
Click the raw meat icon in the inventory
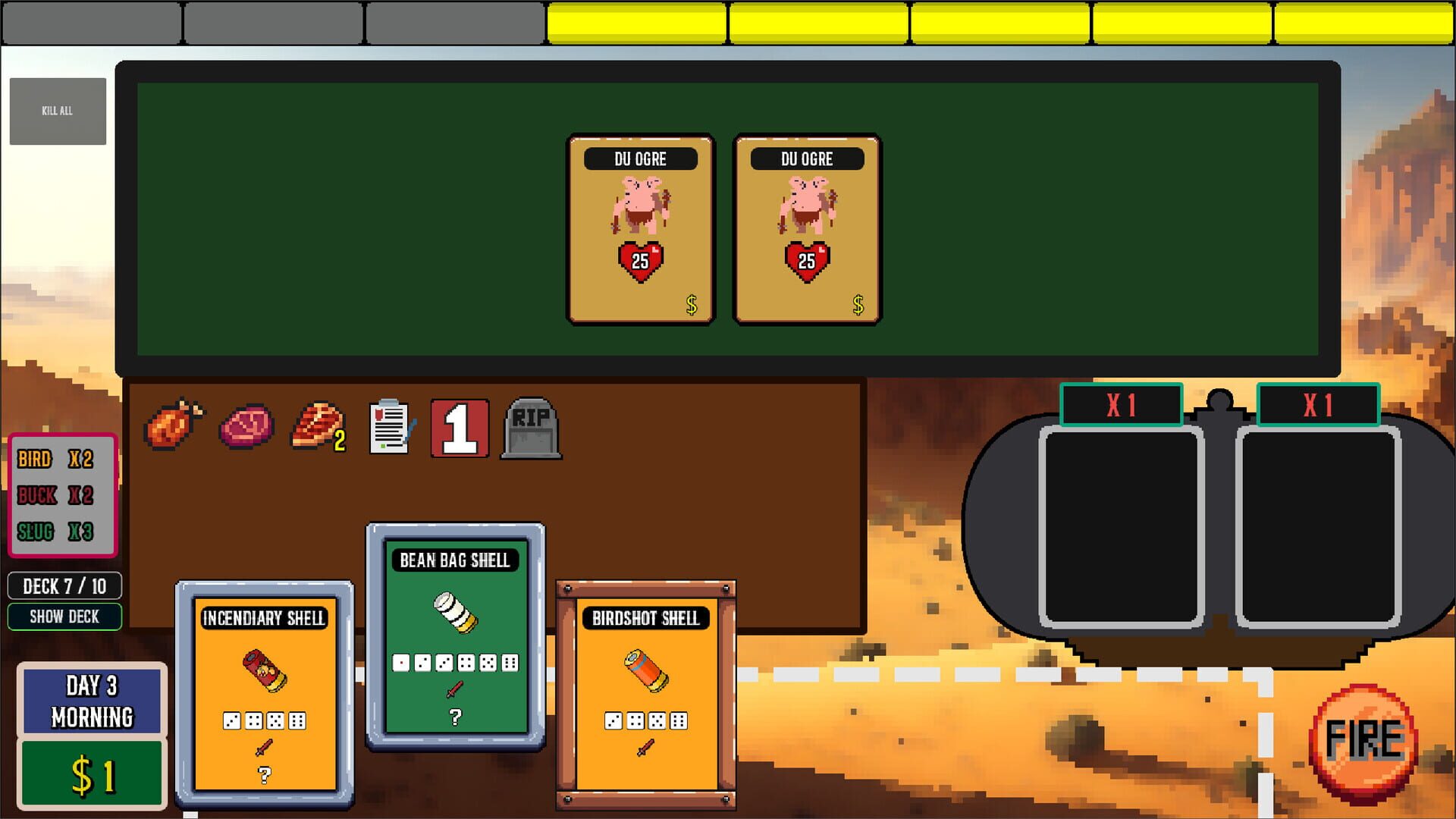[246, 426]
